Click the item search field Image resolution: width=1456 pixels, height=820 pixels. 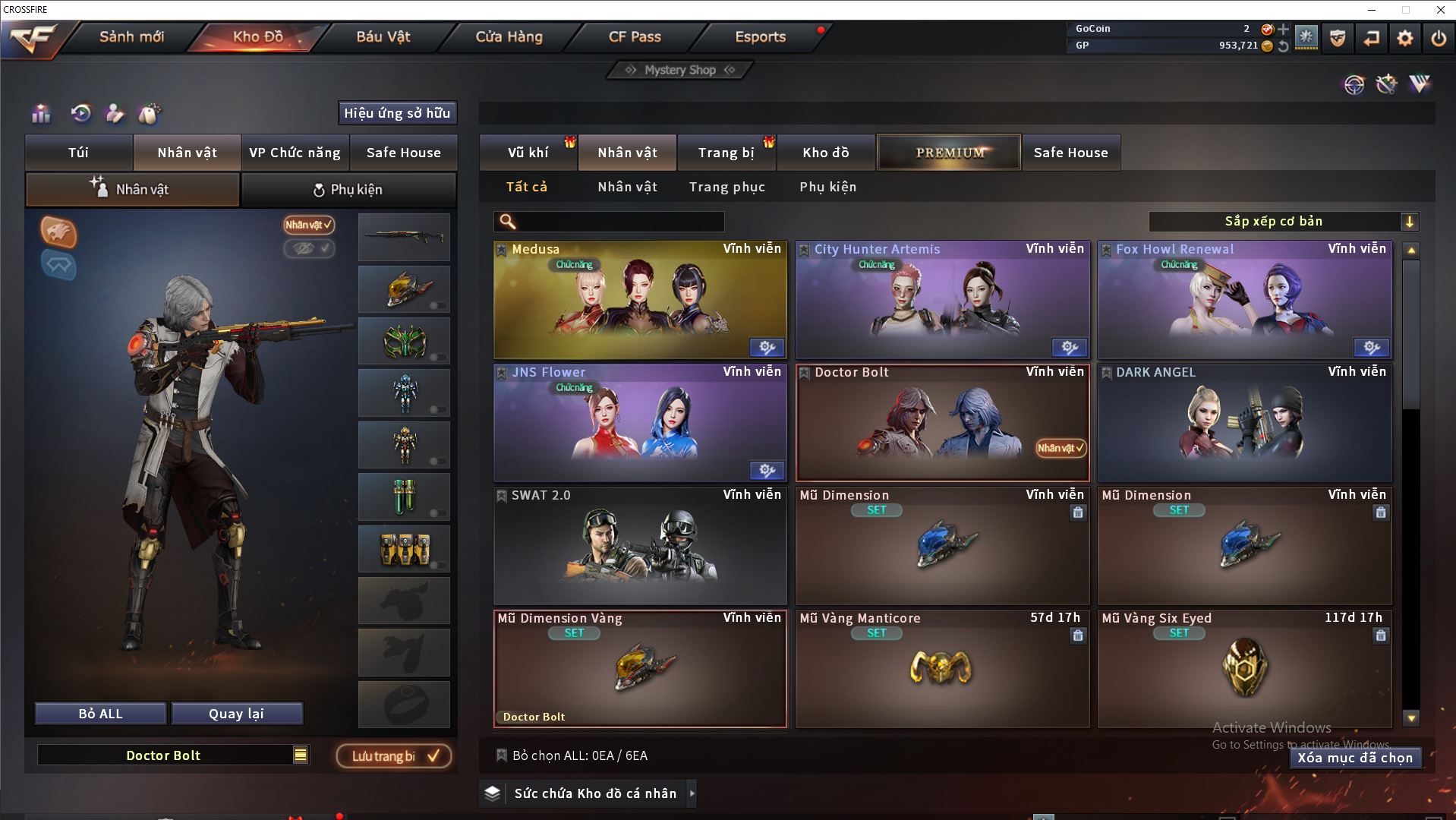point(619,222)
